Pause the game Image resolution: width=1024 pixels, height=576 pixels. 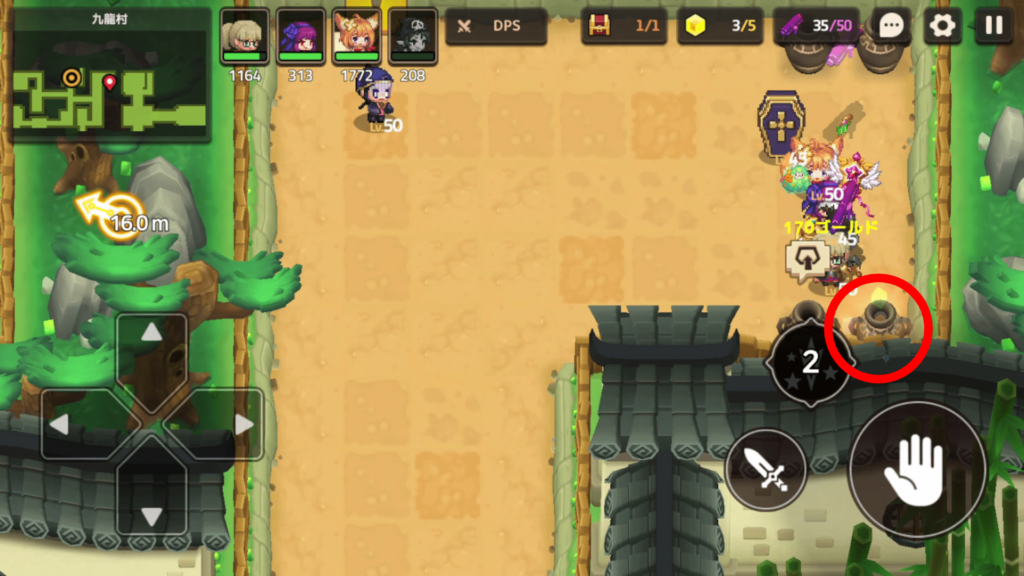click(x=993, y=26)
